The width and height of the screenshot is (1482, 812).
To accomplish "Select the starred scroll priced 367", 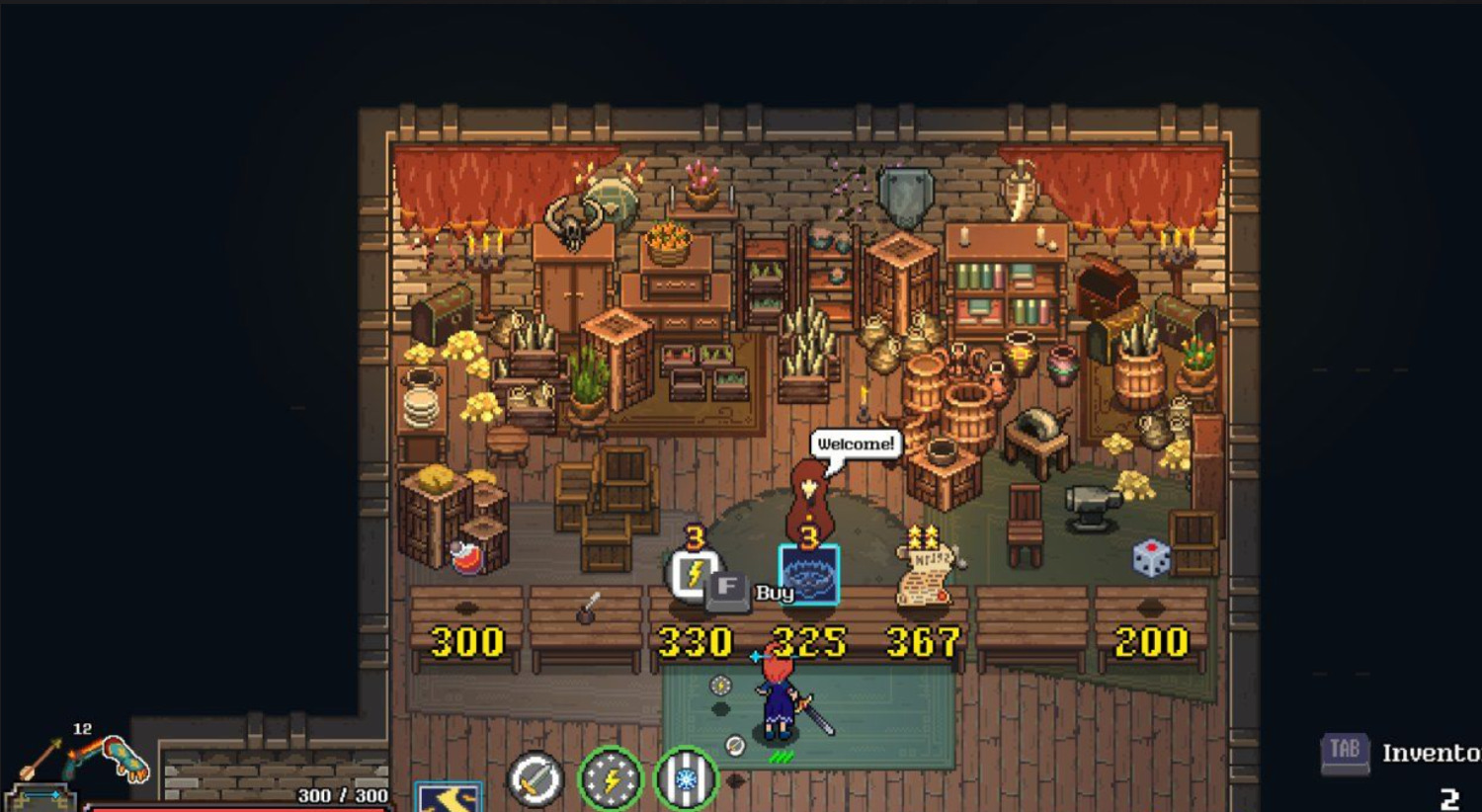I will [x=925, y=575].
